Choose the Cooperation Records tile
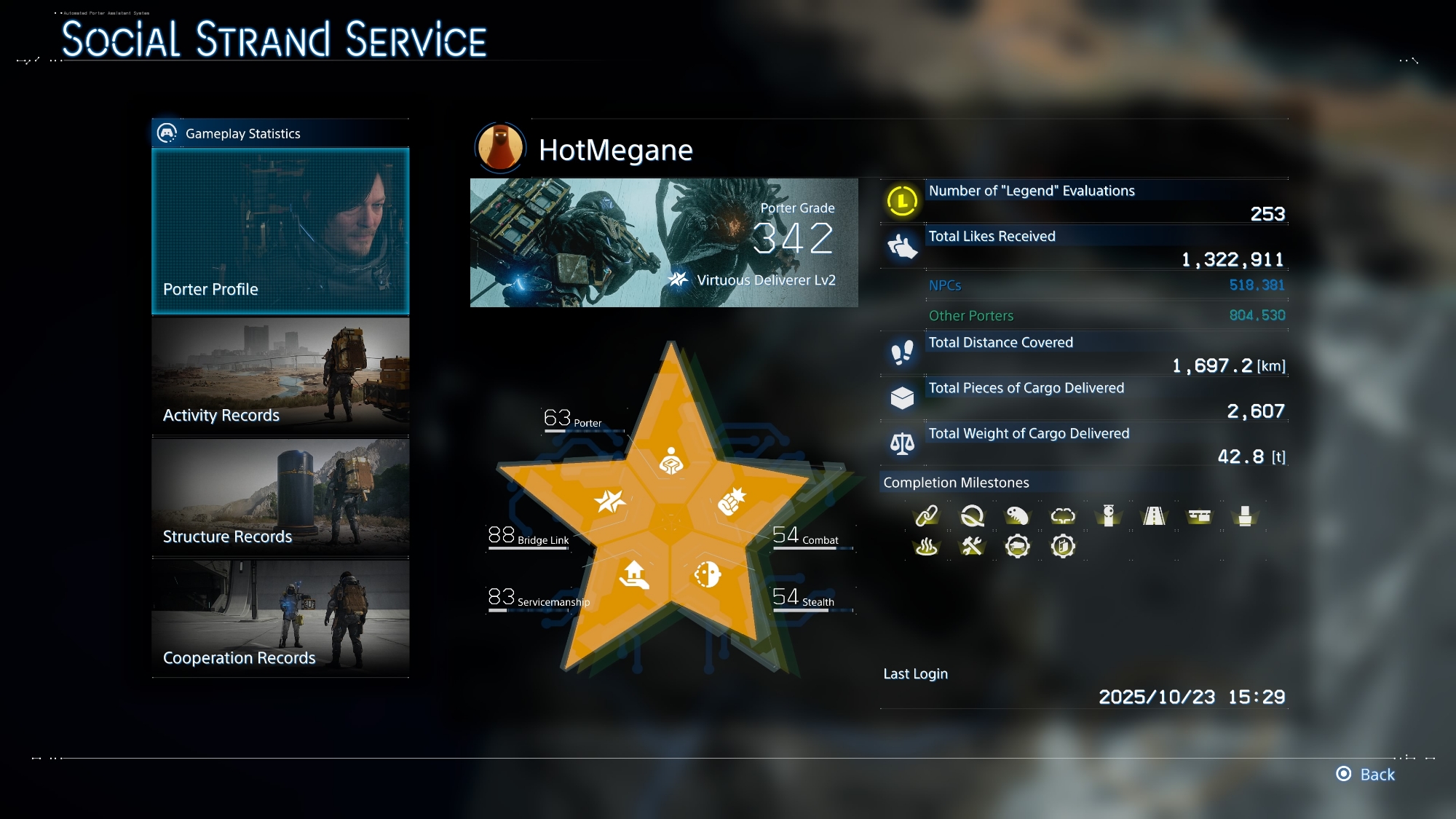The image size is (1456, 819). 280,618
